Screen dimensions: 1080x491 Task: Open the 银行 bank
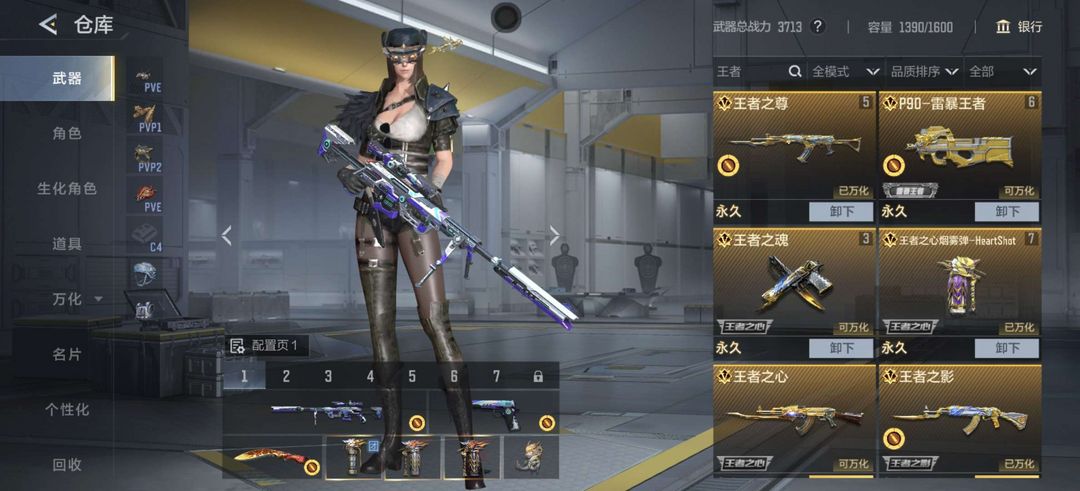coord(1019,27)
